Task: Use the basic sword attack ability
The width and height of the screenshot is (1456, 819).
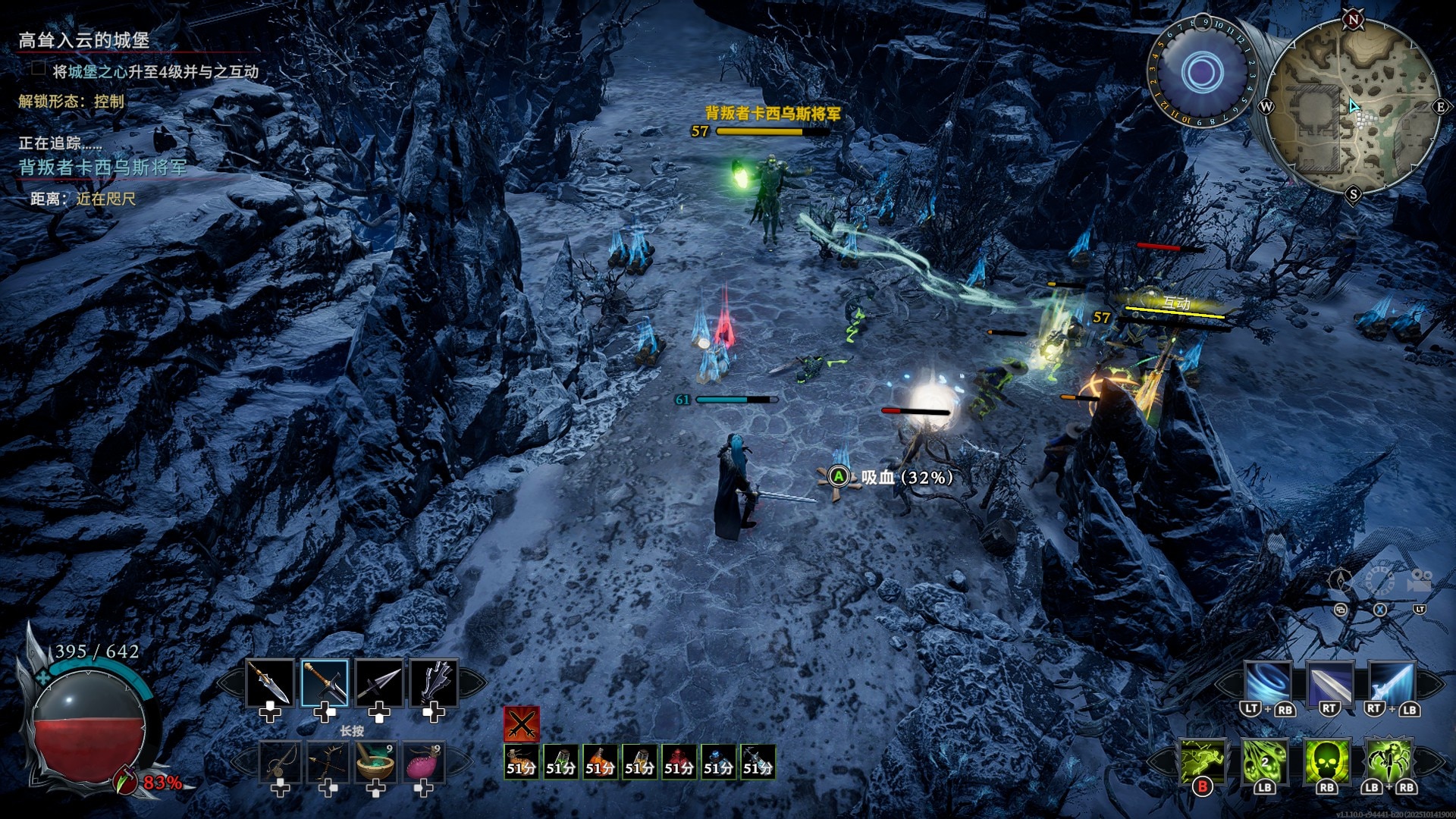Action: click(x=1329, y=682)
